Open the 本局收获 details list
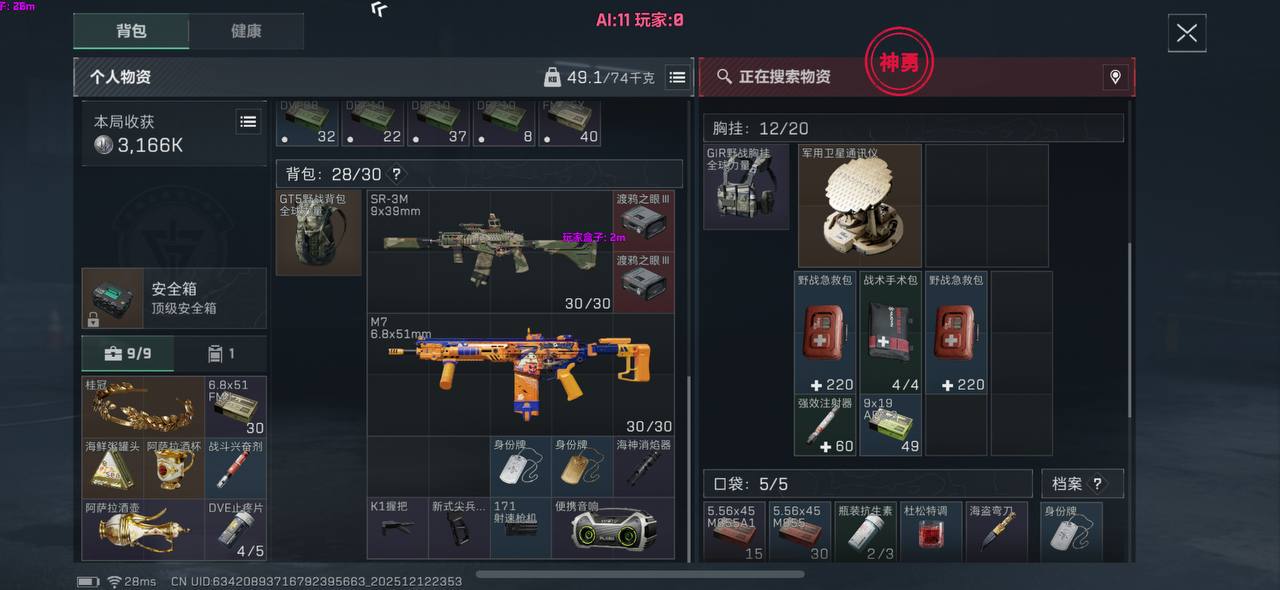This screenshot has width=1280, height=590. [248, 122]
